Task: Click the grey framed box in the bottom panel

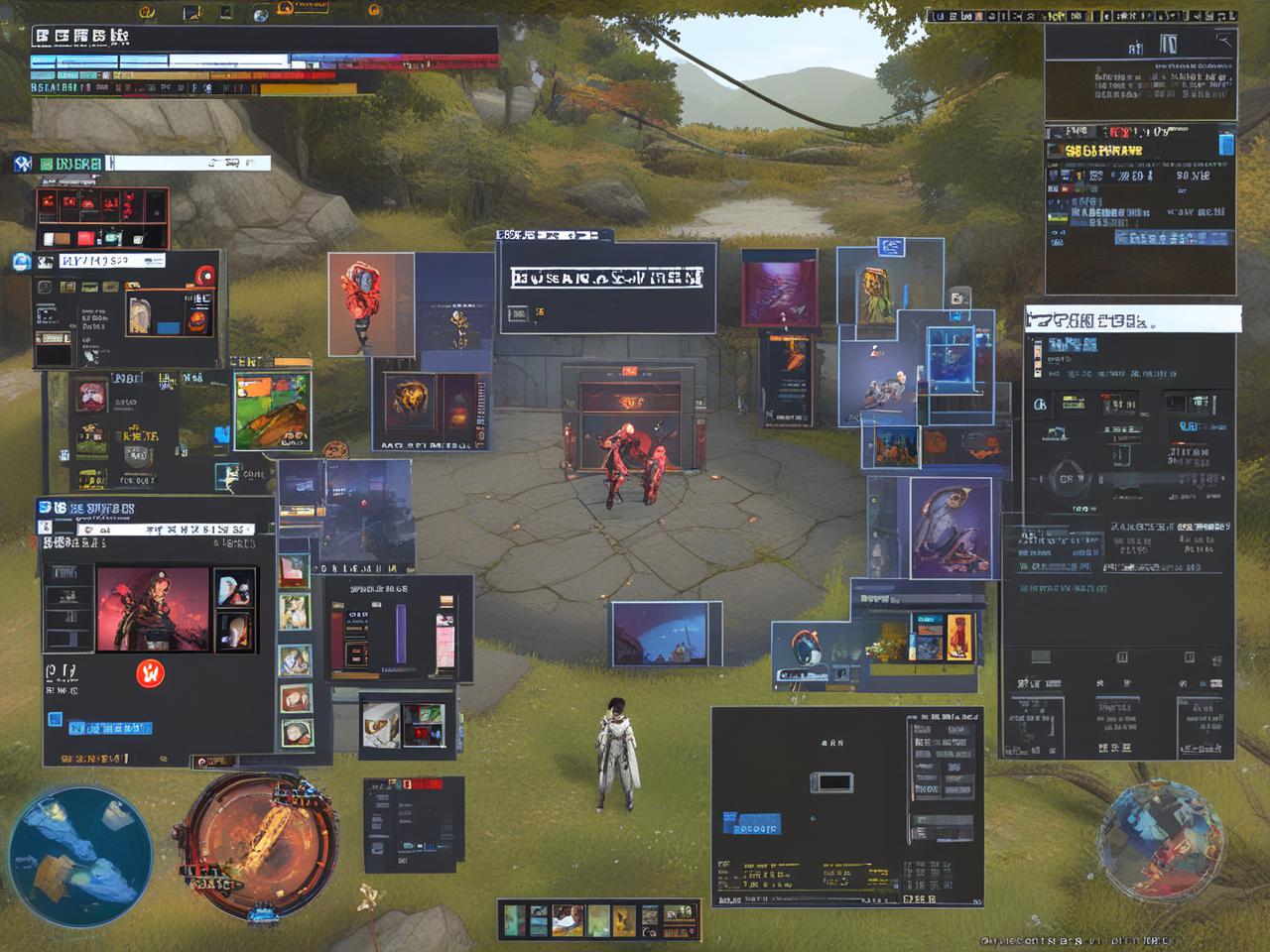Action: pyautogui.click(x=831, y=781)
